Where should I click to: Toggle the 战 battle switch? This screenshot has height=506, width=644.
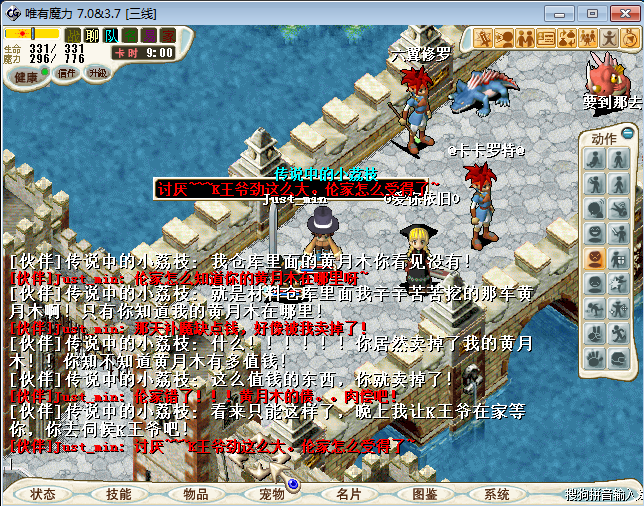73,36
